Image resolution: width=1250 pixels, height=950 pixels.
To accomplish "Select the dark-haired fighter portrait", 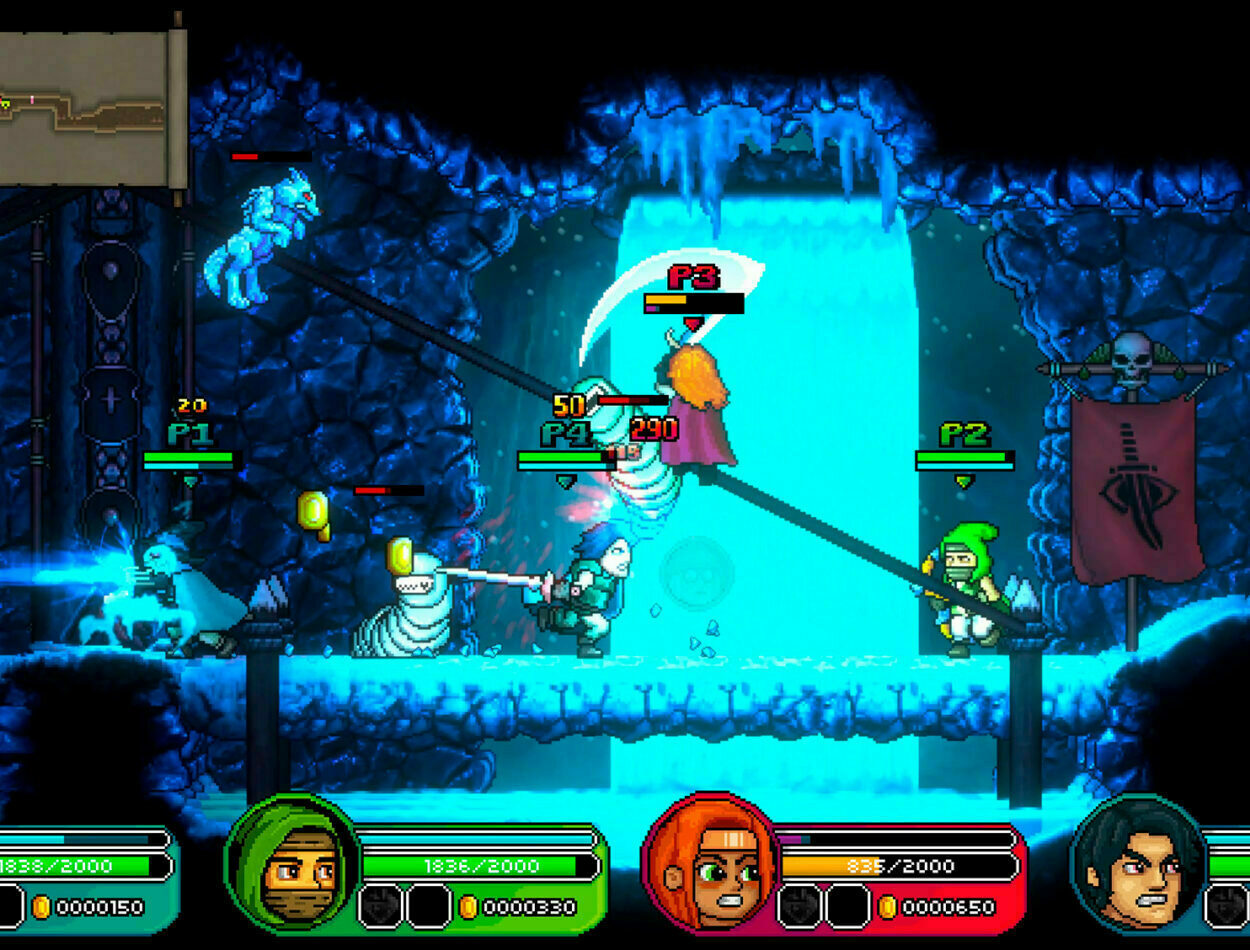I will (x=1138, y=863).
